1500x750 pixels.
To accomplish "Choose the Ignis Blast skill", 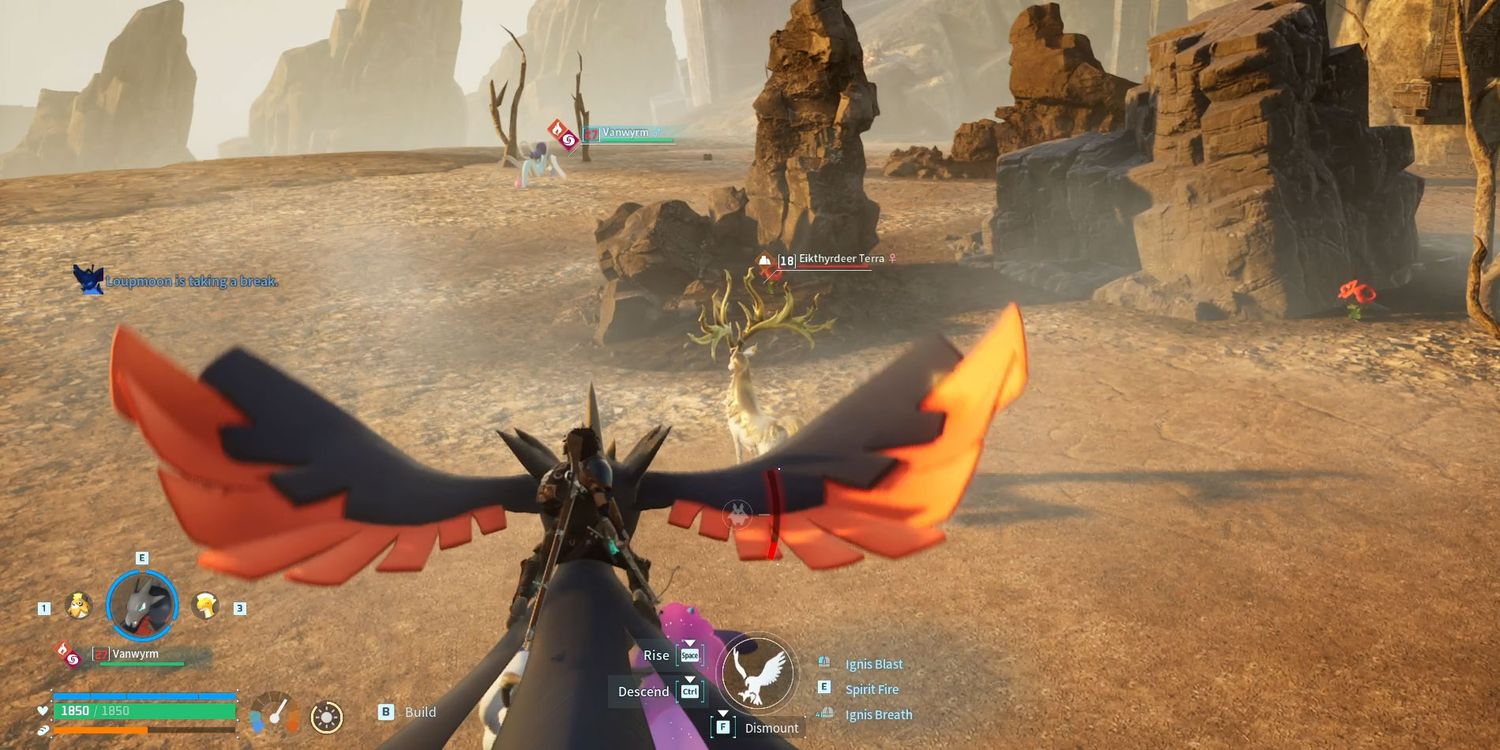I will click(x=874, y=664).
